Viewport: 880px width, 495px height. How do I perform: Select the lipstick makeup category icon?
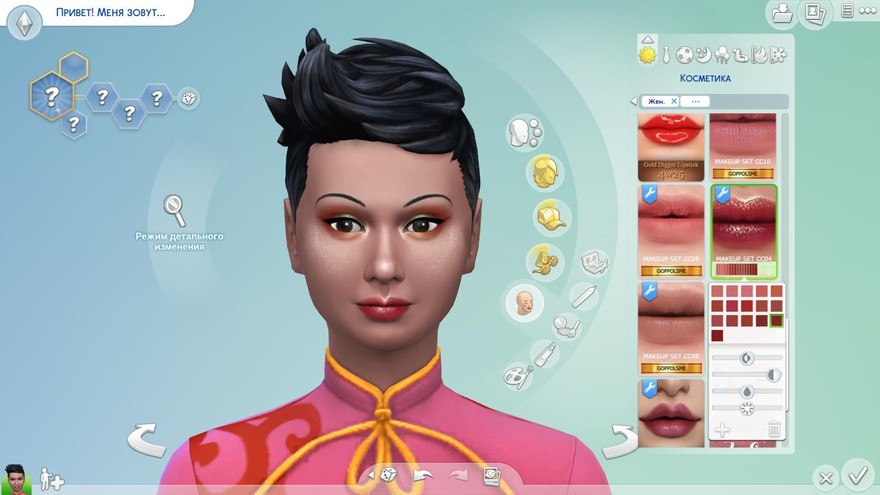click(x=545, y=354)
